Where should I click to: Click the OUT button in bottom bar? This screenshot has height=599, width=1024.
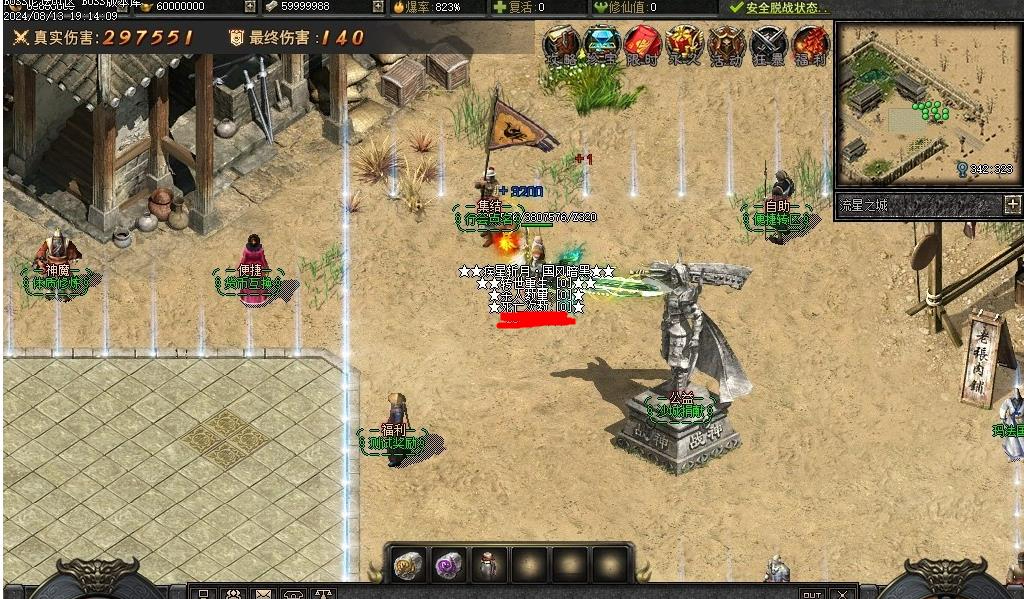click(811, 594)
